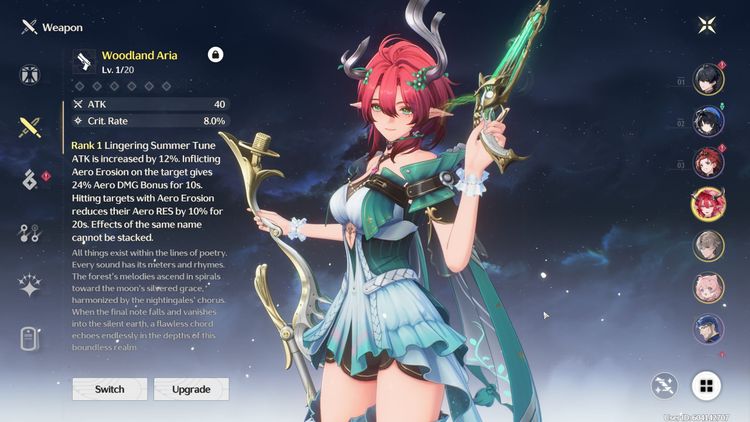
Task: Choose the blue-haired character in slot 02
Action: point(708,122)
